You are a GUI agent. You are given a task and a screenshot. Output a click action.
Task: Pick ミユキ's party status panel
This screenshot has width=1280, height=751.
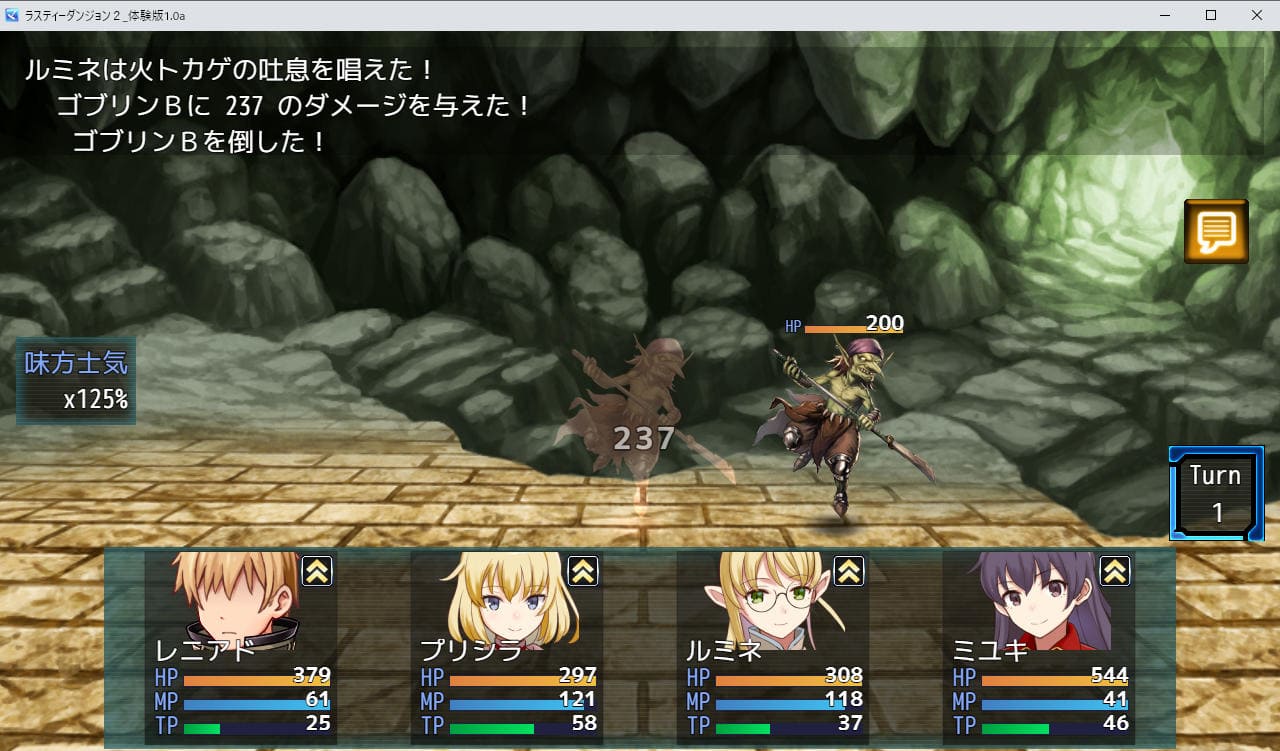pos(1038,647)
